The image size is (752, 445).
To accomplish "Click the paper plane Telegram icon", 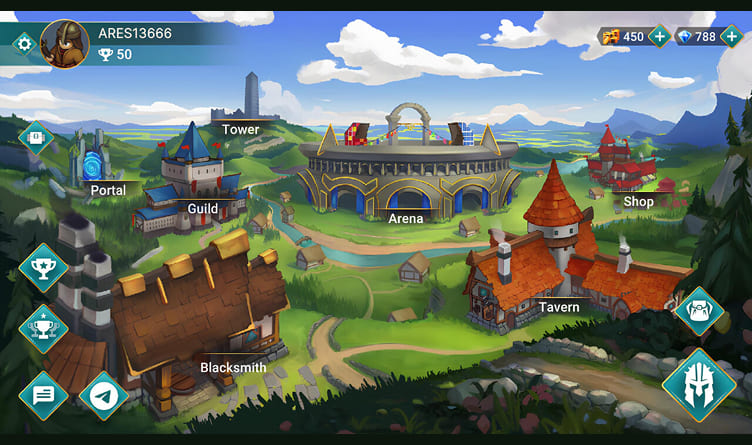I will tap(103, 396).
